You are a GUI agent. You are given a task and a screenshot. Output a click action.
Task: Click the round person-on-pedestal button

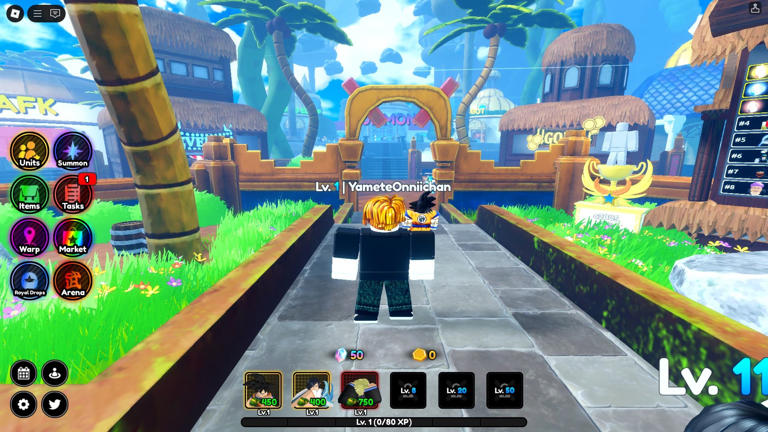(x=55, y=373)
